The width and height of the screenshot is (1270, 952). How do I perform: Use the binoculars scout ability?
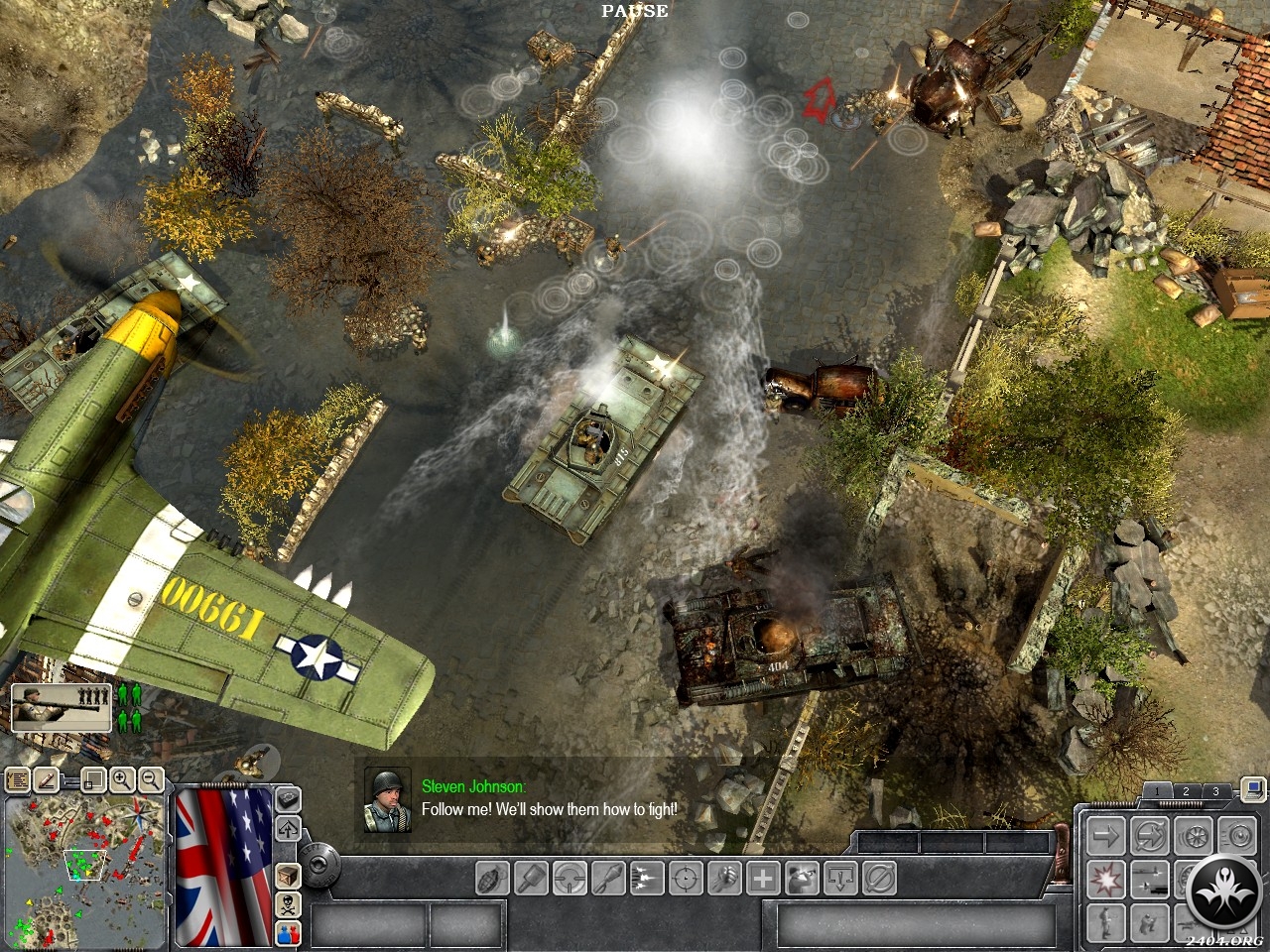802,878
